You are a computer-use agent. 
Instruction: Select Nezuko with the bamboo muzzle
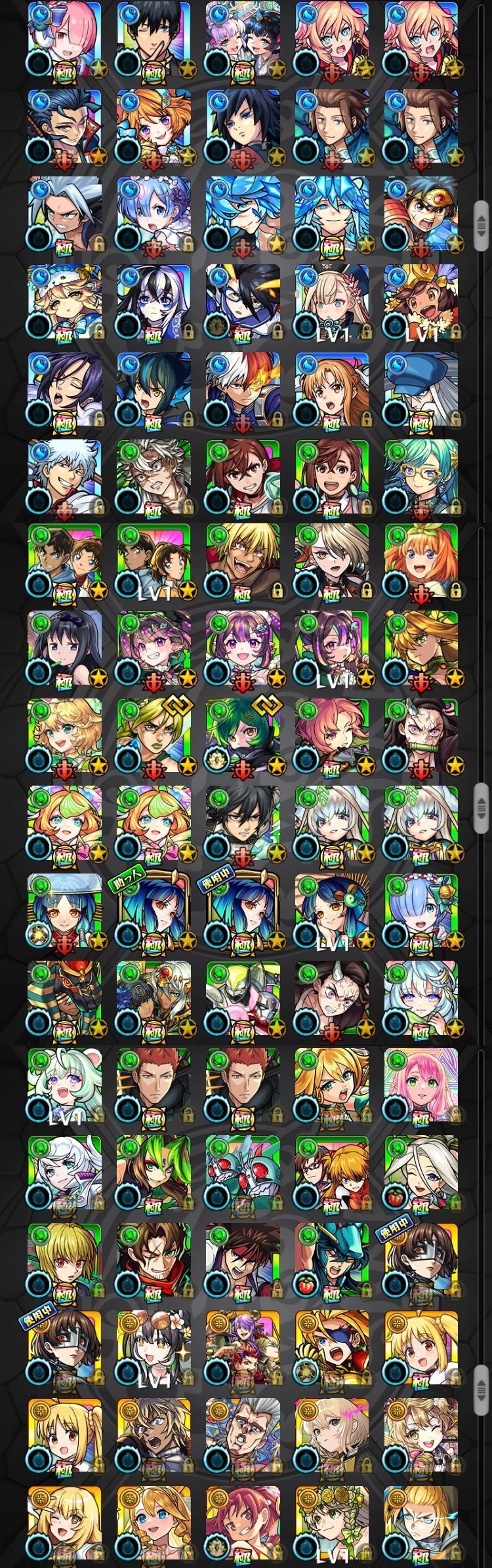click(x=420, y=736)
